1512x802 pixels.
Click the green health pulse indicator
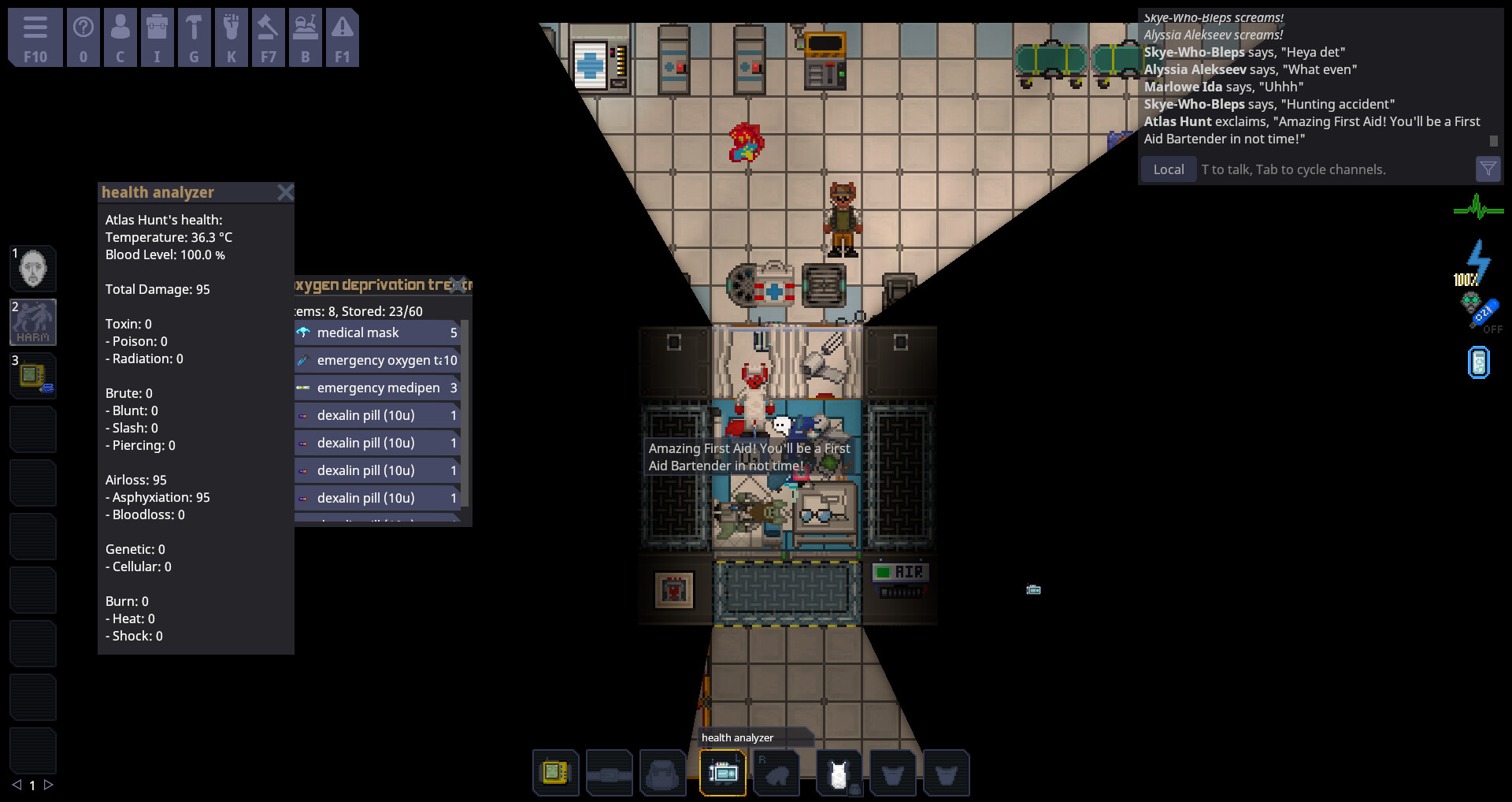pyautogui.click(x=1478, y=208)
